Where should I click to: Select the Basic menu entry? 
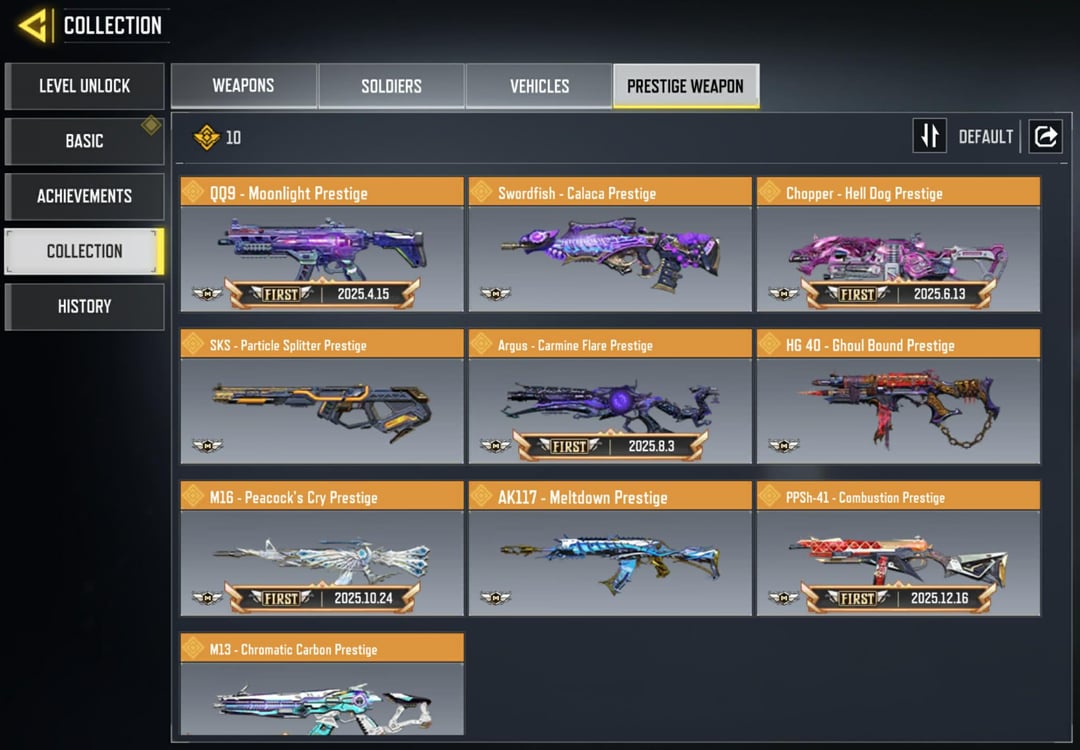pos(84,141)
